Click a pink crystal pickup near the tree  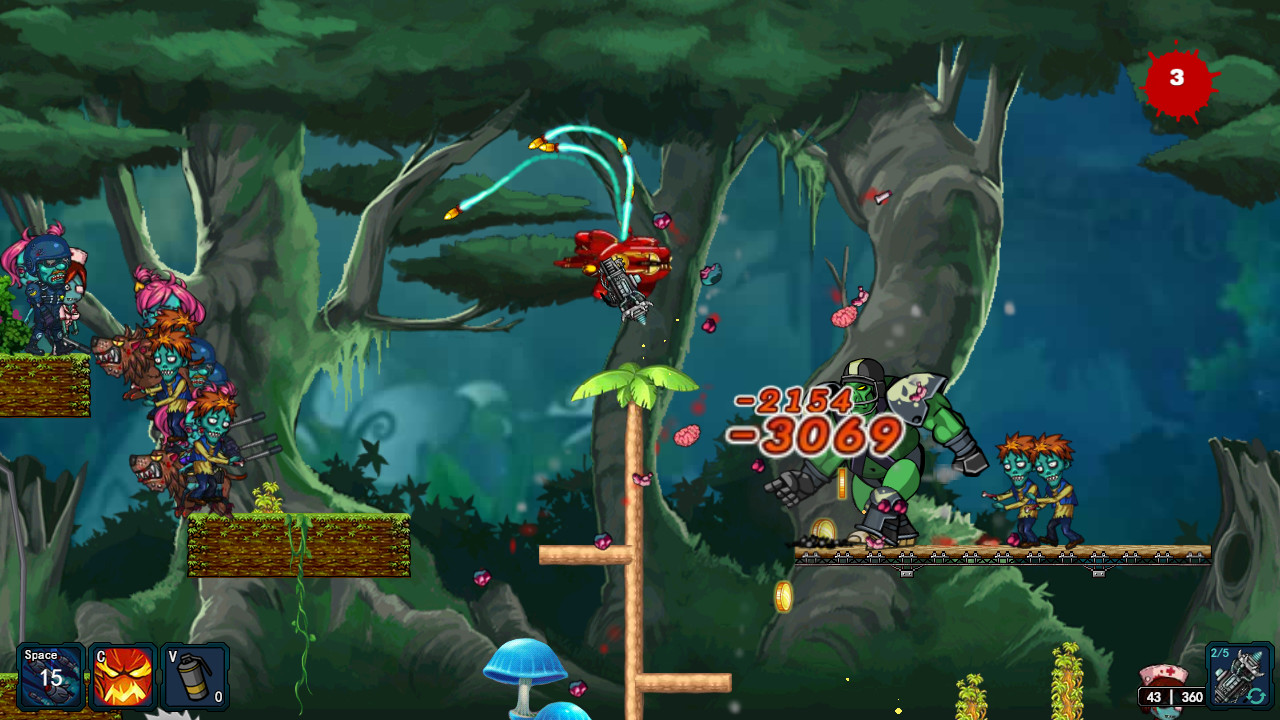click(x=605, y=540)
